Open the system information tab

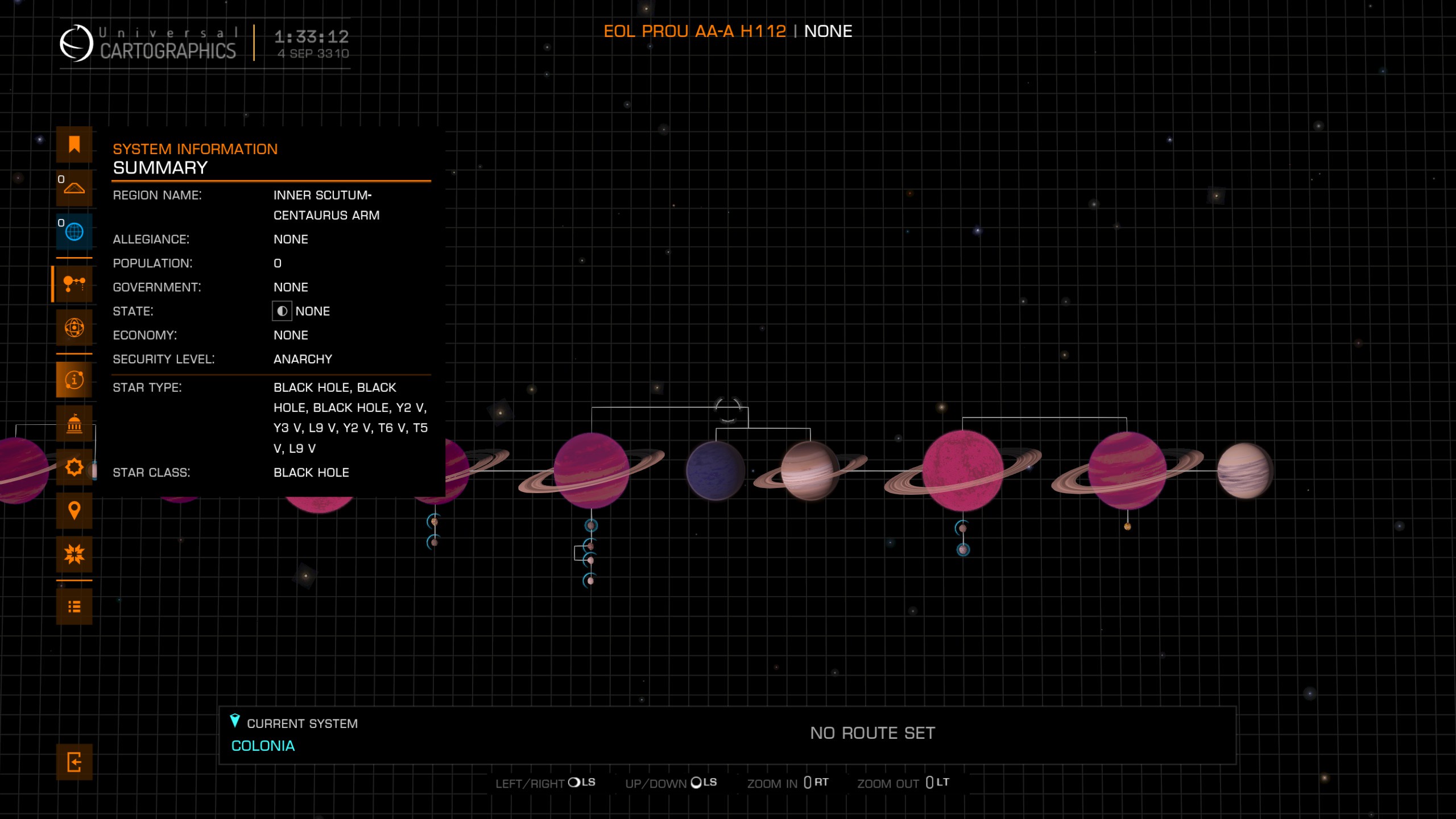(x=74, y=379)
